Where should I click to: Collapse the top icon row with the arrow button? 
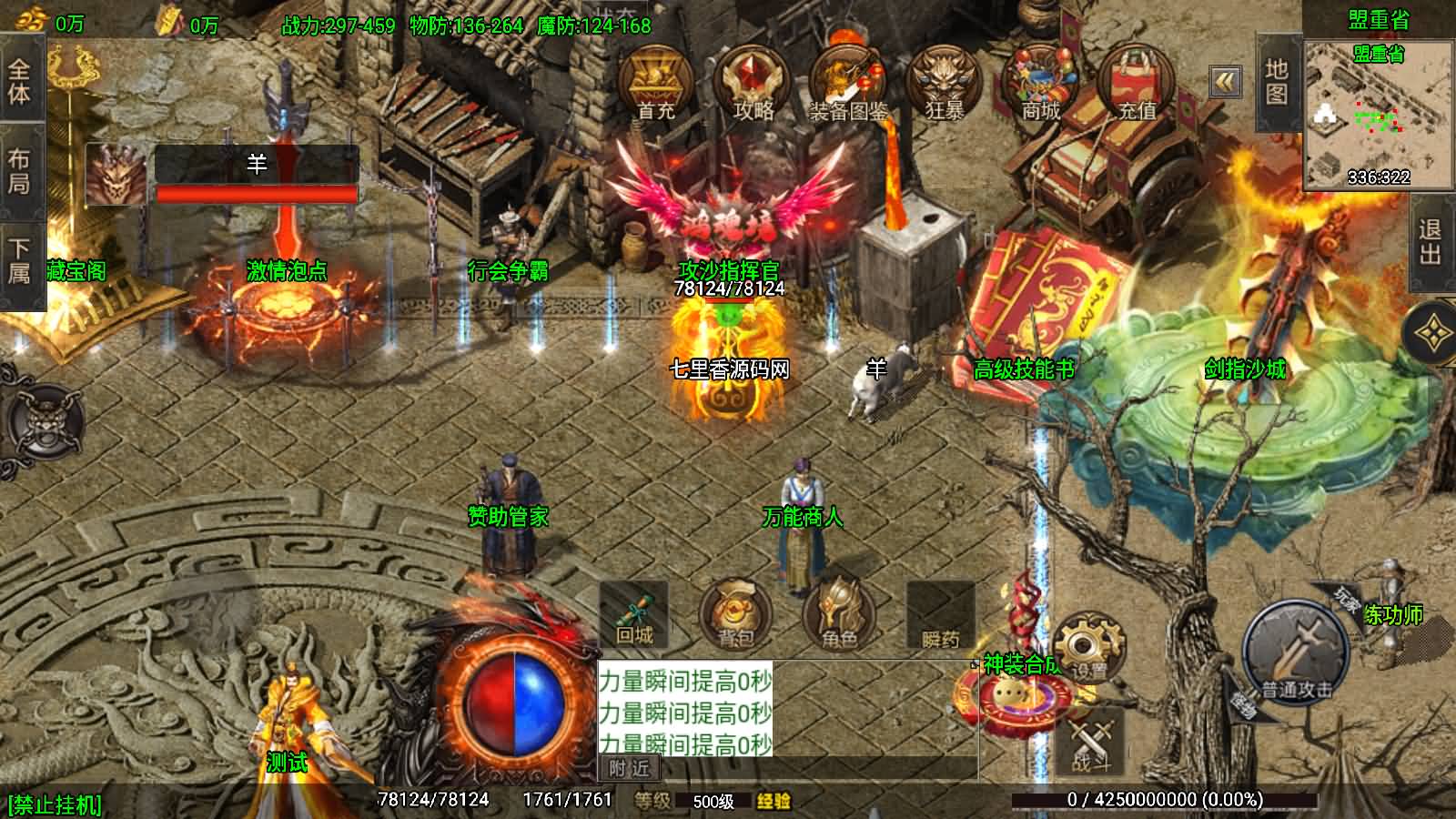click(x=1226, y=82)
